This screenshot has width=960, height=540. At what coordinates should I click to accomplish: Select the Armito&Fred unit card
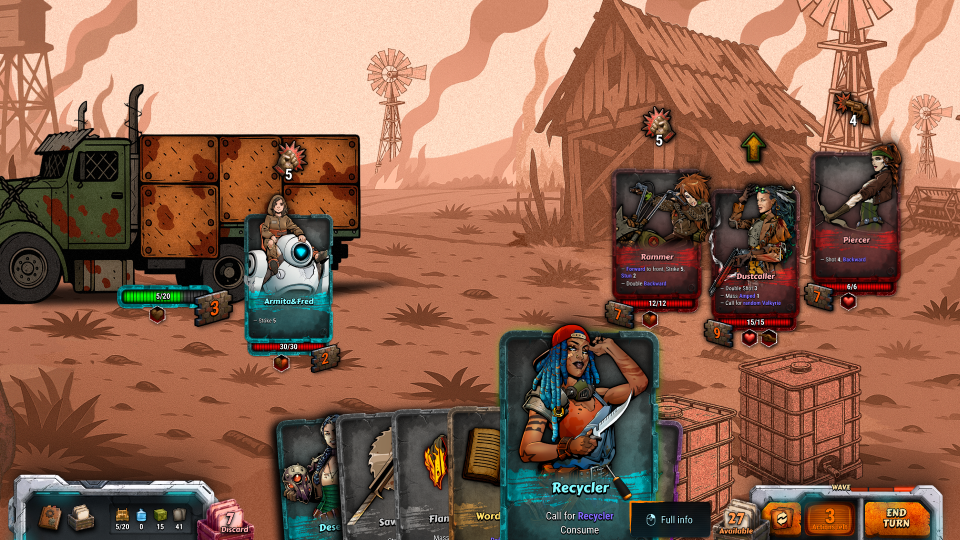(289, 282)
